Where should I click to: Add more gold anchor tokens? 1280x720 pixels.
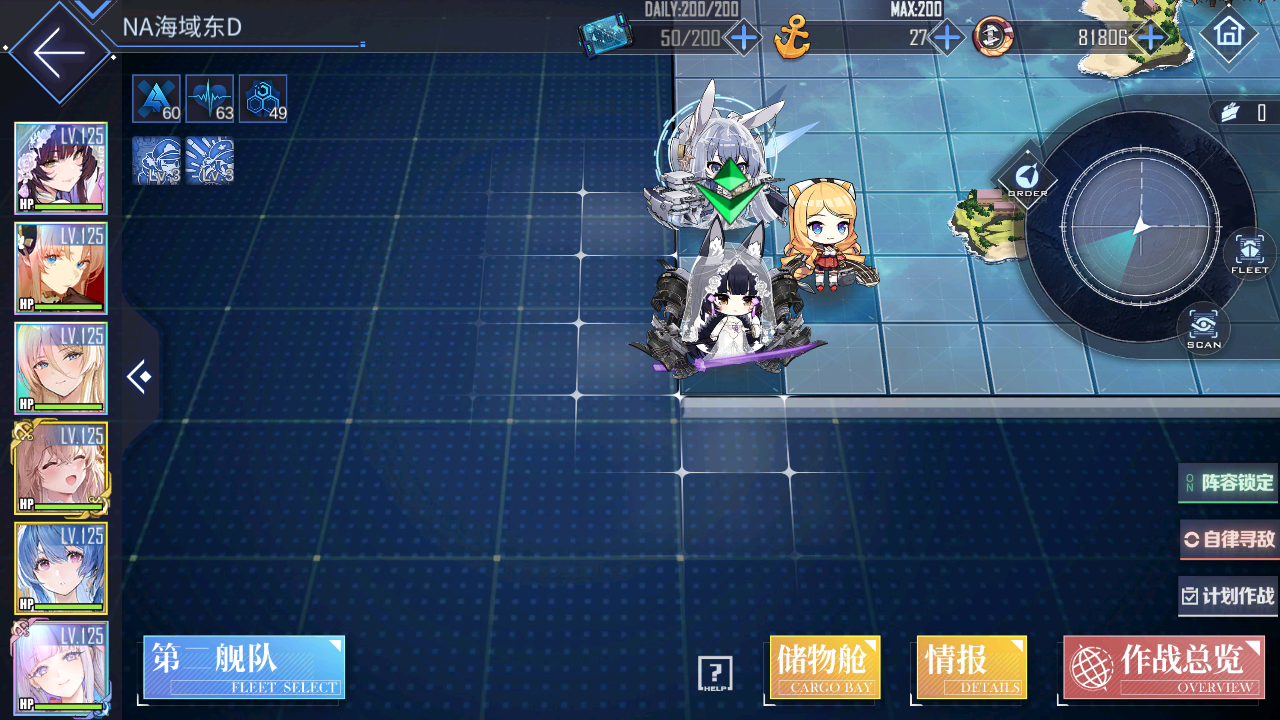[x=946, y=39]
